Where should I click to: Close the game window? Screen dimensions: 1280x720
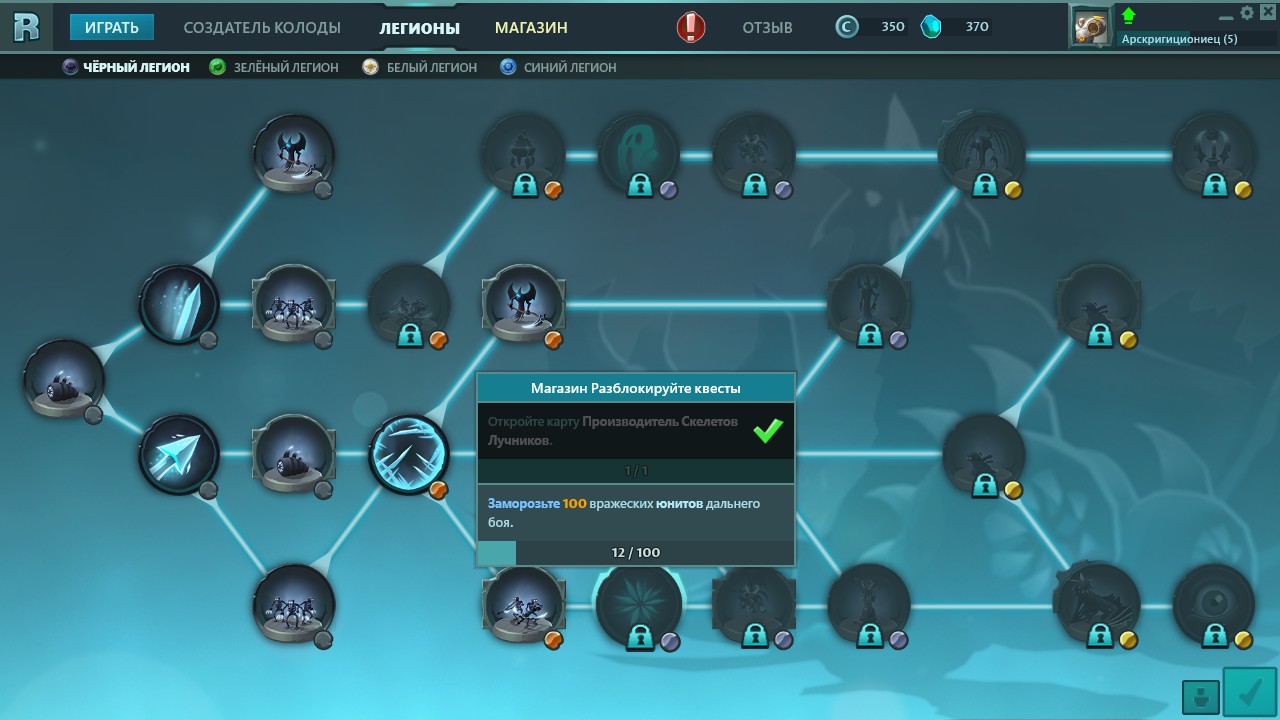point(1265,13)
